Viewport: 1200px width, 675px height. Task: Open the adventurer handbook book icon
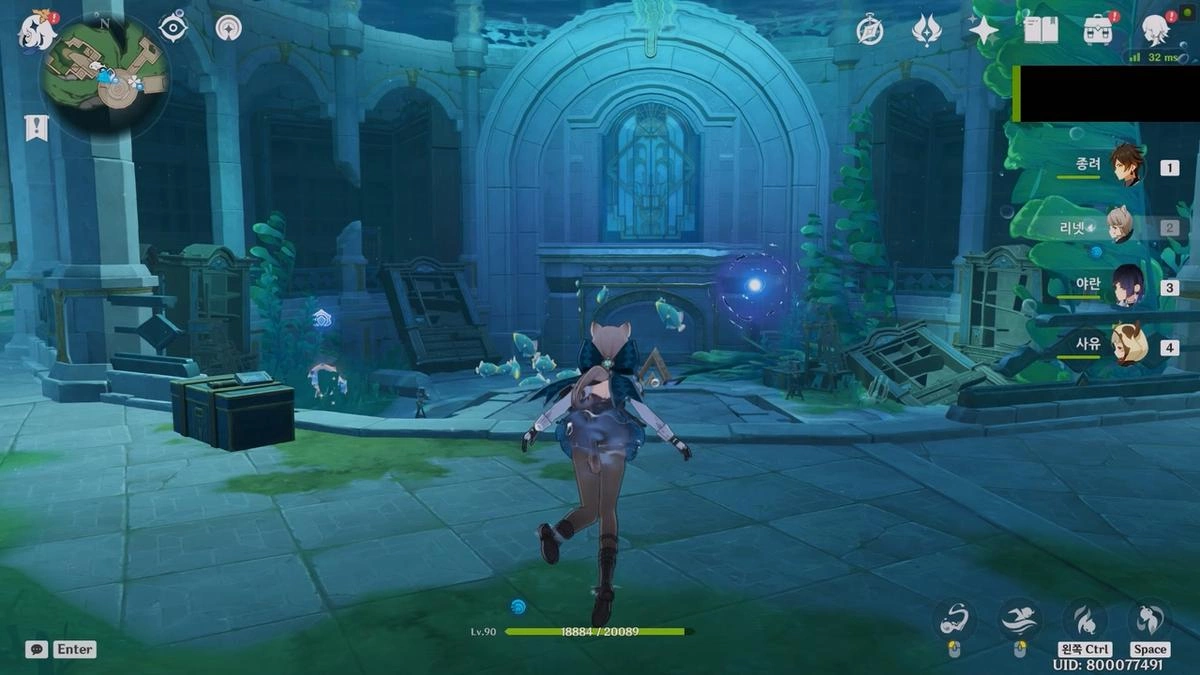pyautogui.click(x=1040, y=30)
